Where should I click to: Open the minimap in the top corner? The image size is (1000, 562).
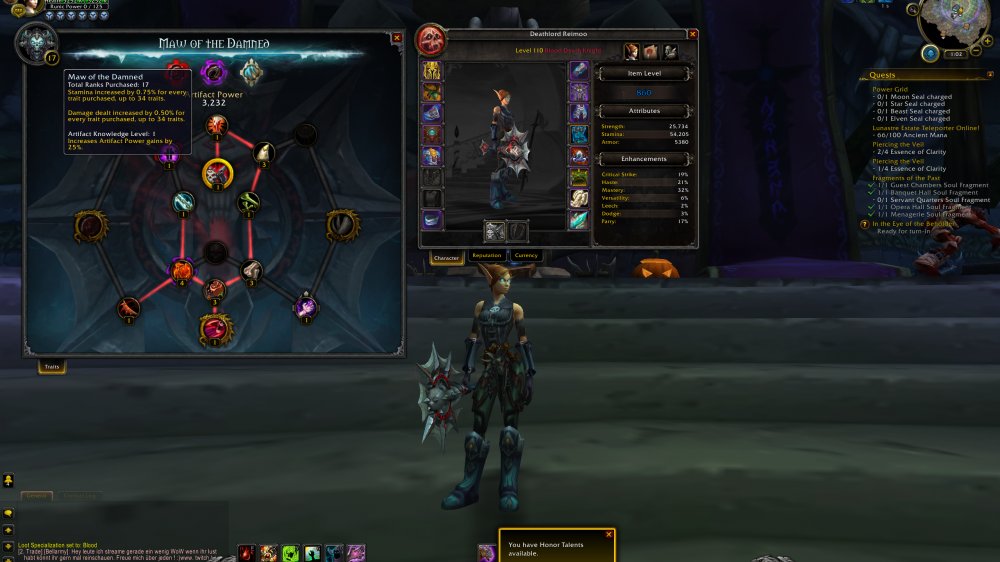click(x=957, y=30)
